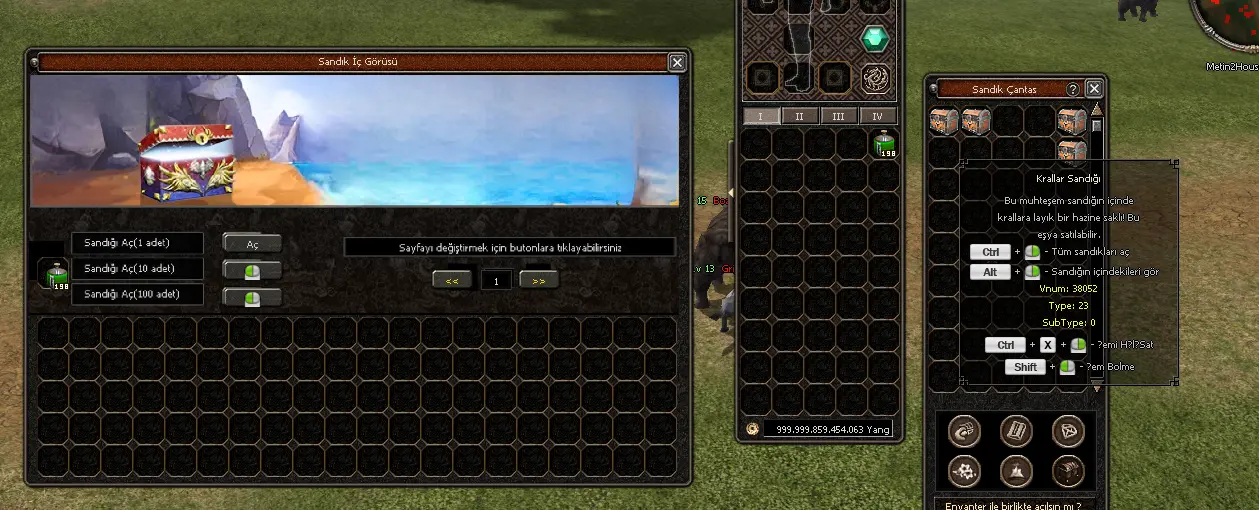1259x510 pixels.
Task: Click the green gem equipment slot
Action: [x=876, y=39]
